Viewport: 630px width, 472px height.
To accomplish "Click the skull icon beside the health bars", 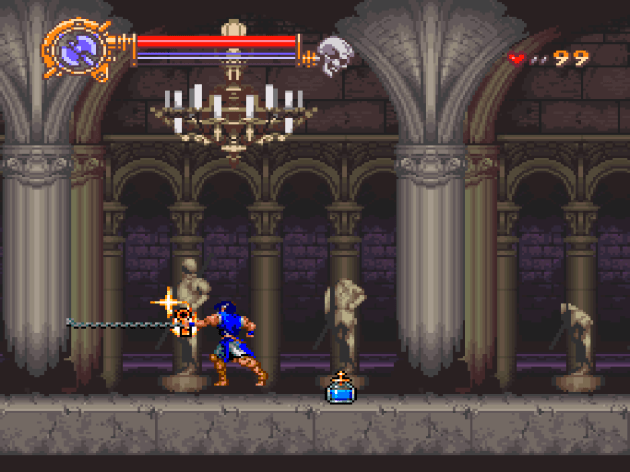I will [x=332, y=53].
